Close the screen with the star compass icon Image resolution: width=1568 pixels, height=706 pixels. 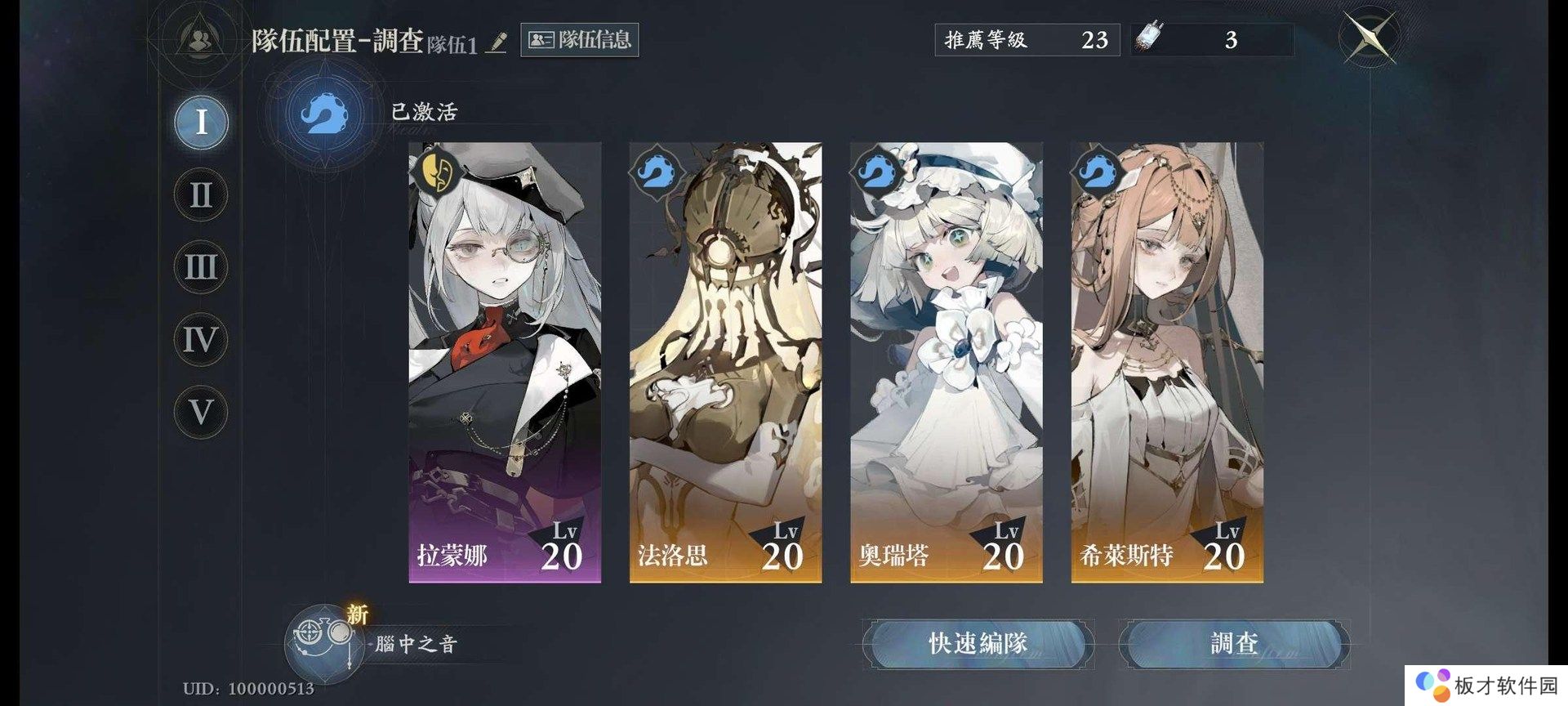click(x=1370, y=38)
